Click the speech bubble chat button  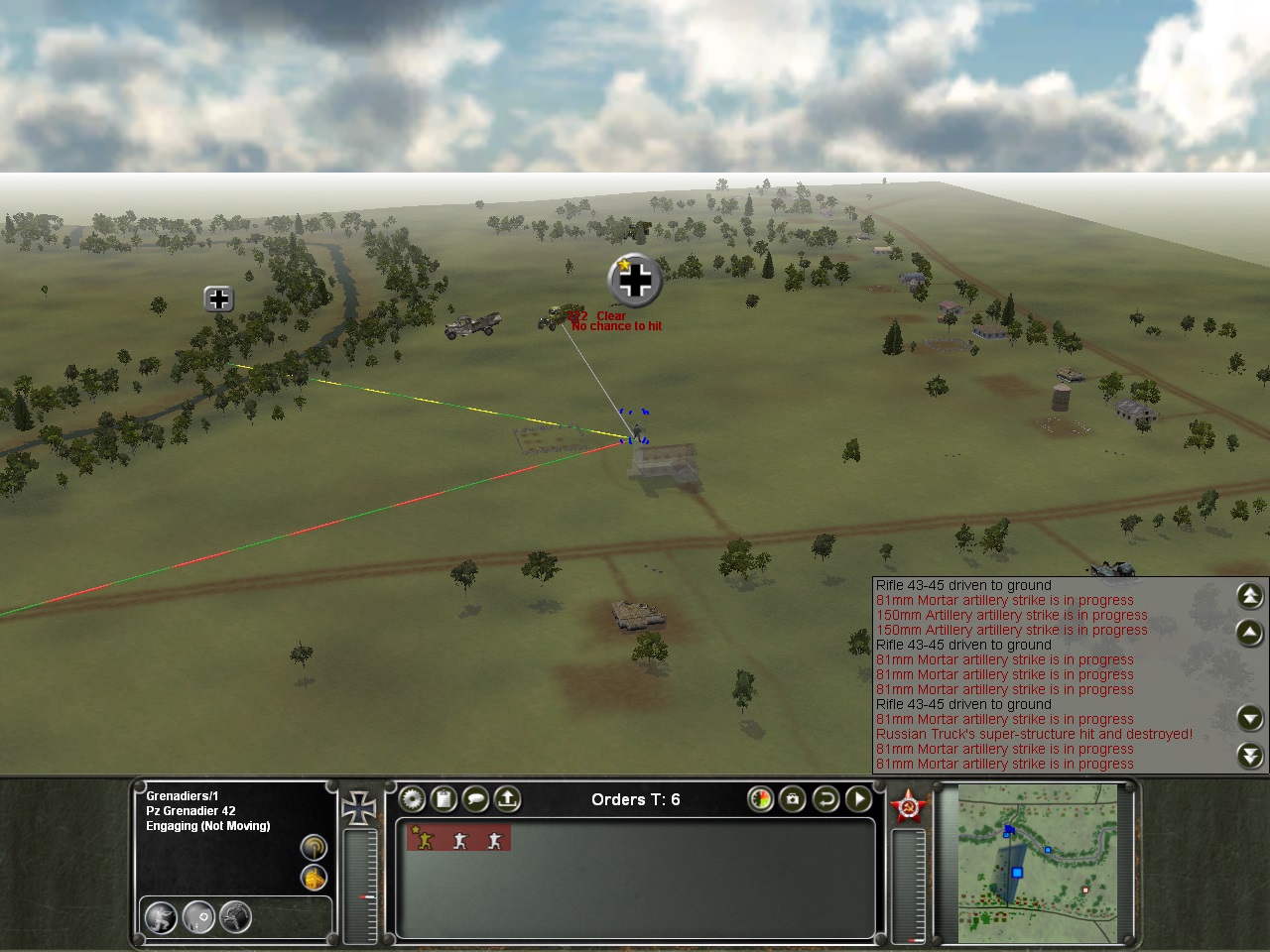(x=475, y=798)
